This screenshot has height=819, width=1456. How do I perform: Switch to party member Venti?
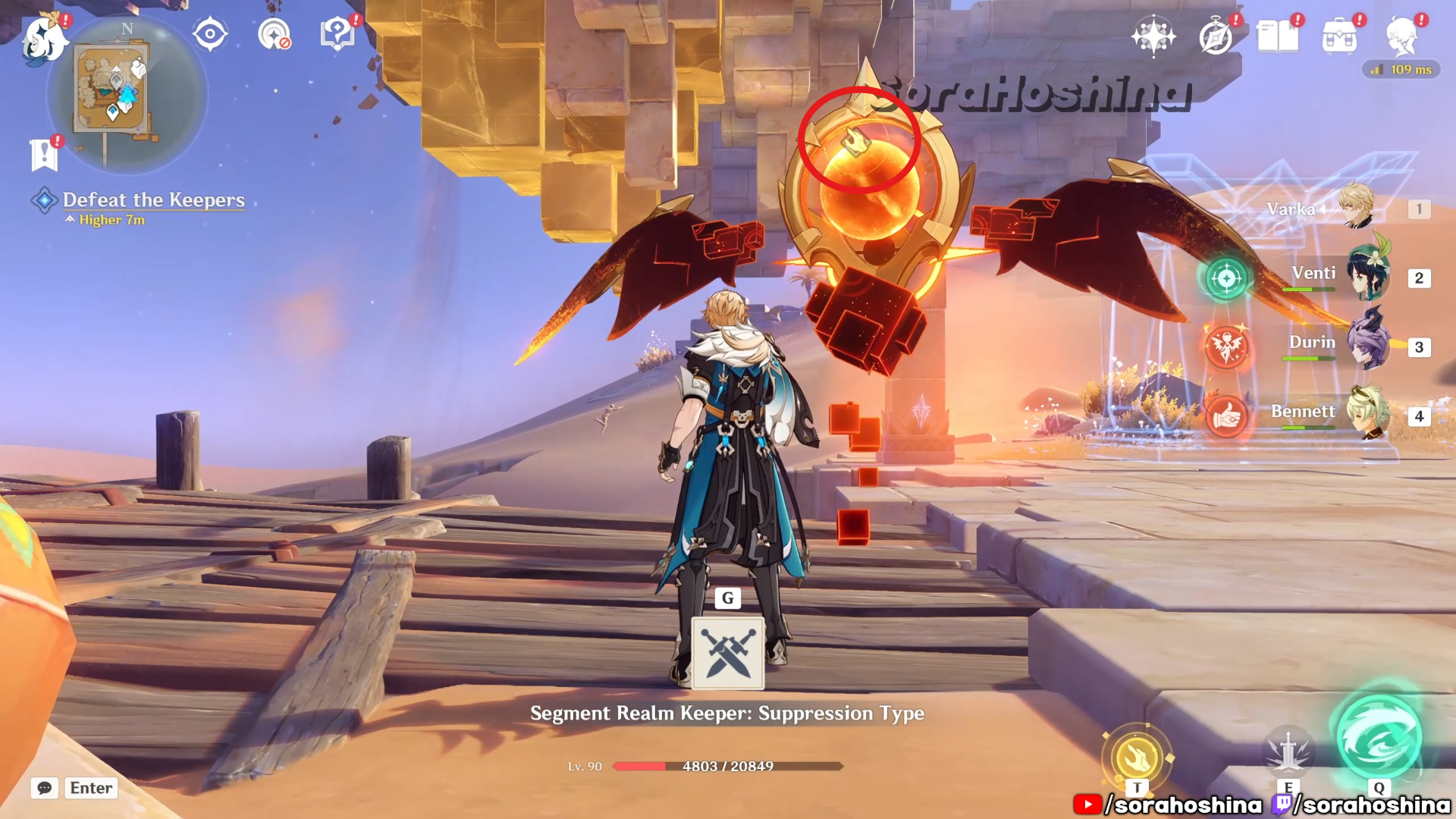click(x=1368, y=276)
